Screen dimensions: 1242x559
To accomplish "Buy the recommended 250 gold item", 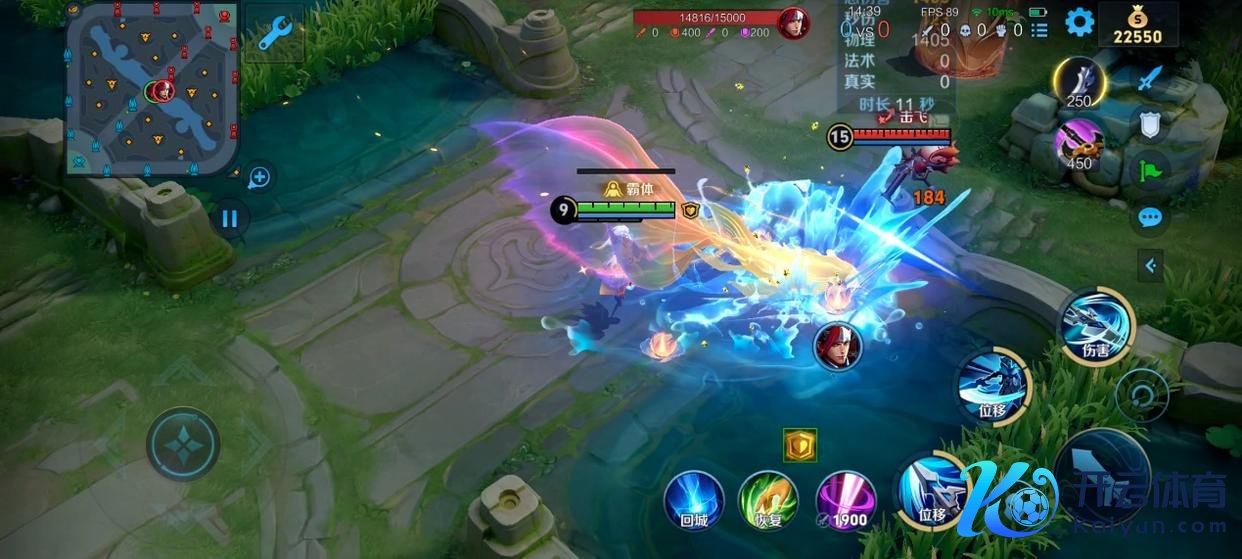I will [x=1079, y=83].
